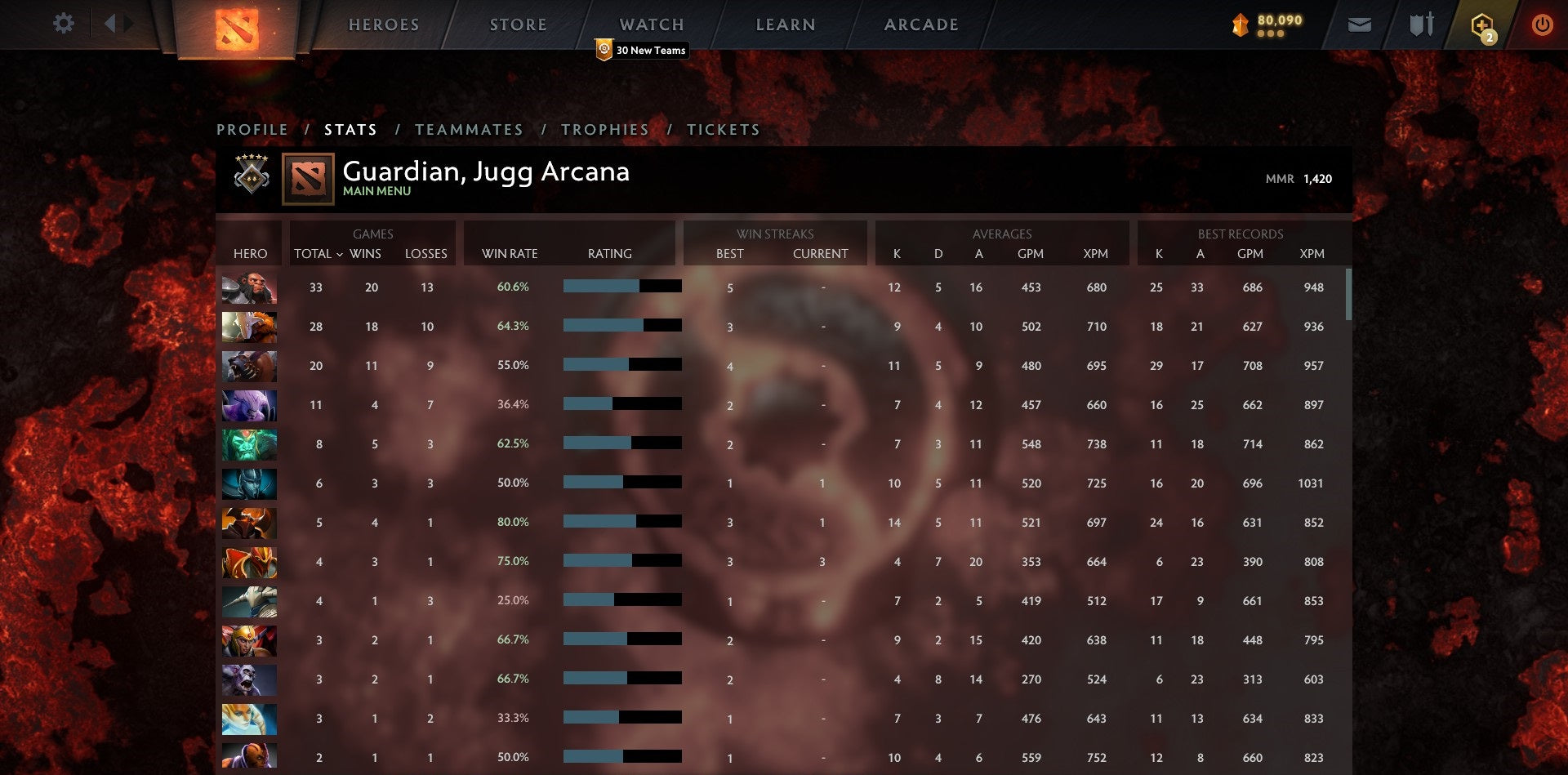Image resolution: width=1568 pixels, height=775 pixels.
Task: Open the HEROES menu
Action: [x=383, y=24]
